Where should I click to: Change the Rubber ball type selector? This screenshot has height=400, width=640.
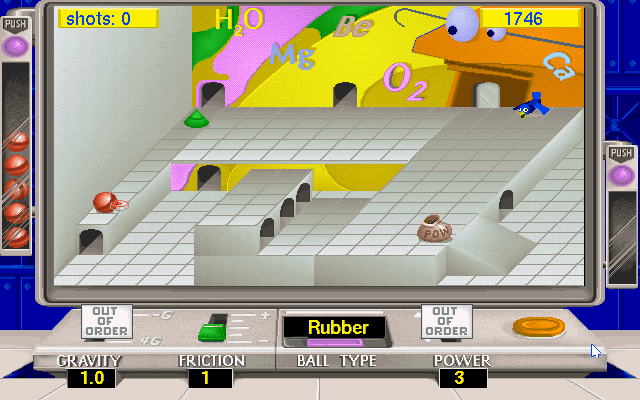point(338,328)
